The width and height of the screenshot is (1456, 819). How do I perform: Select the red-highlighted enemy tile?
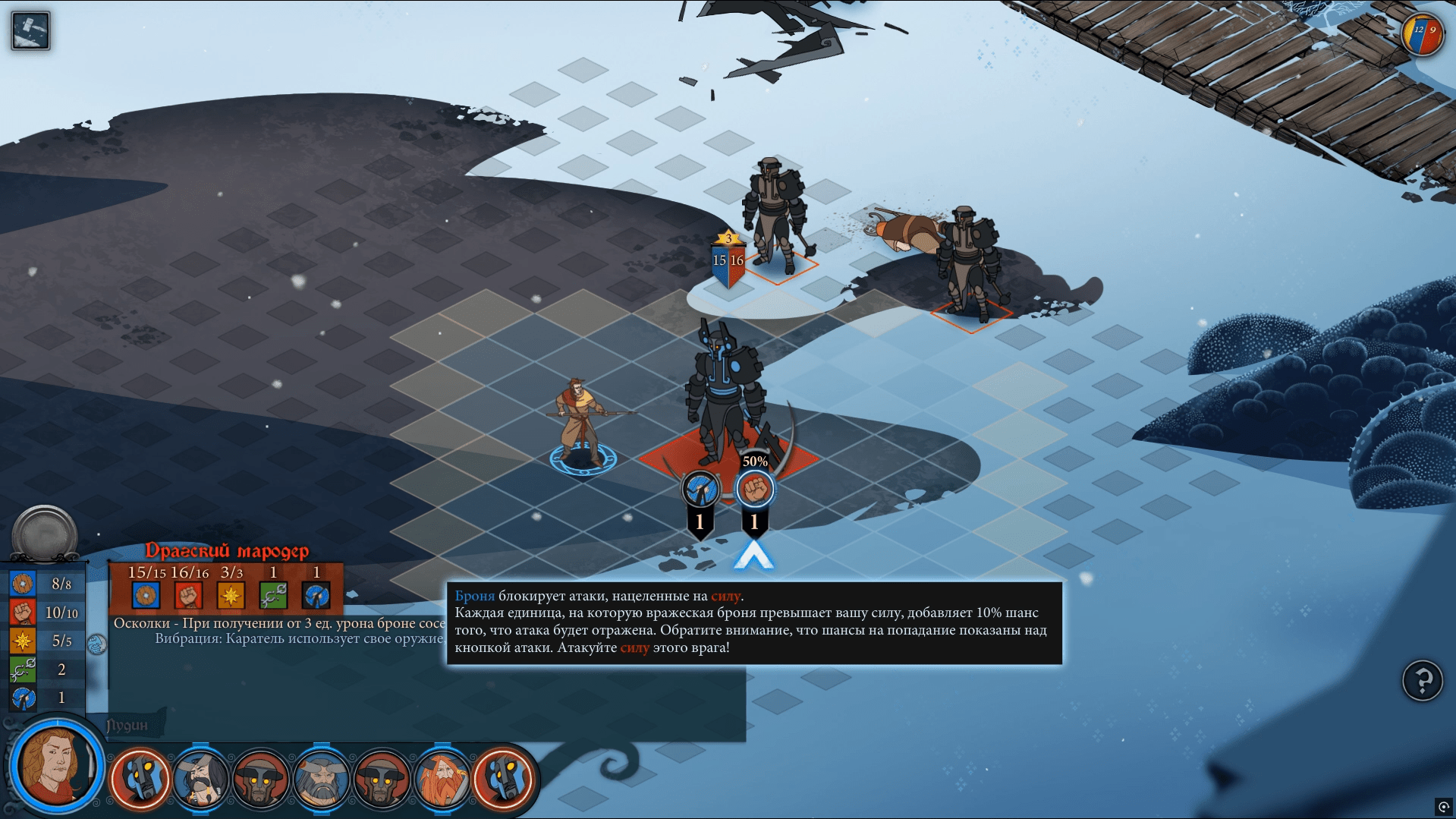727,457
